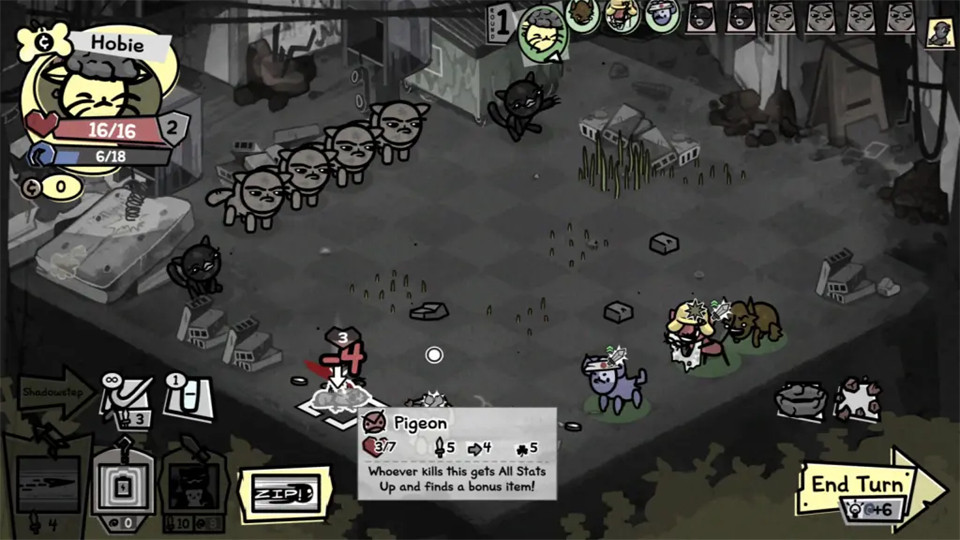
Task: Use the white consumable item with one charge
Action: (x=188, y=396)
